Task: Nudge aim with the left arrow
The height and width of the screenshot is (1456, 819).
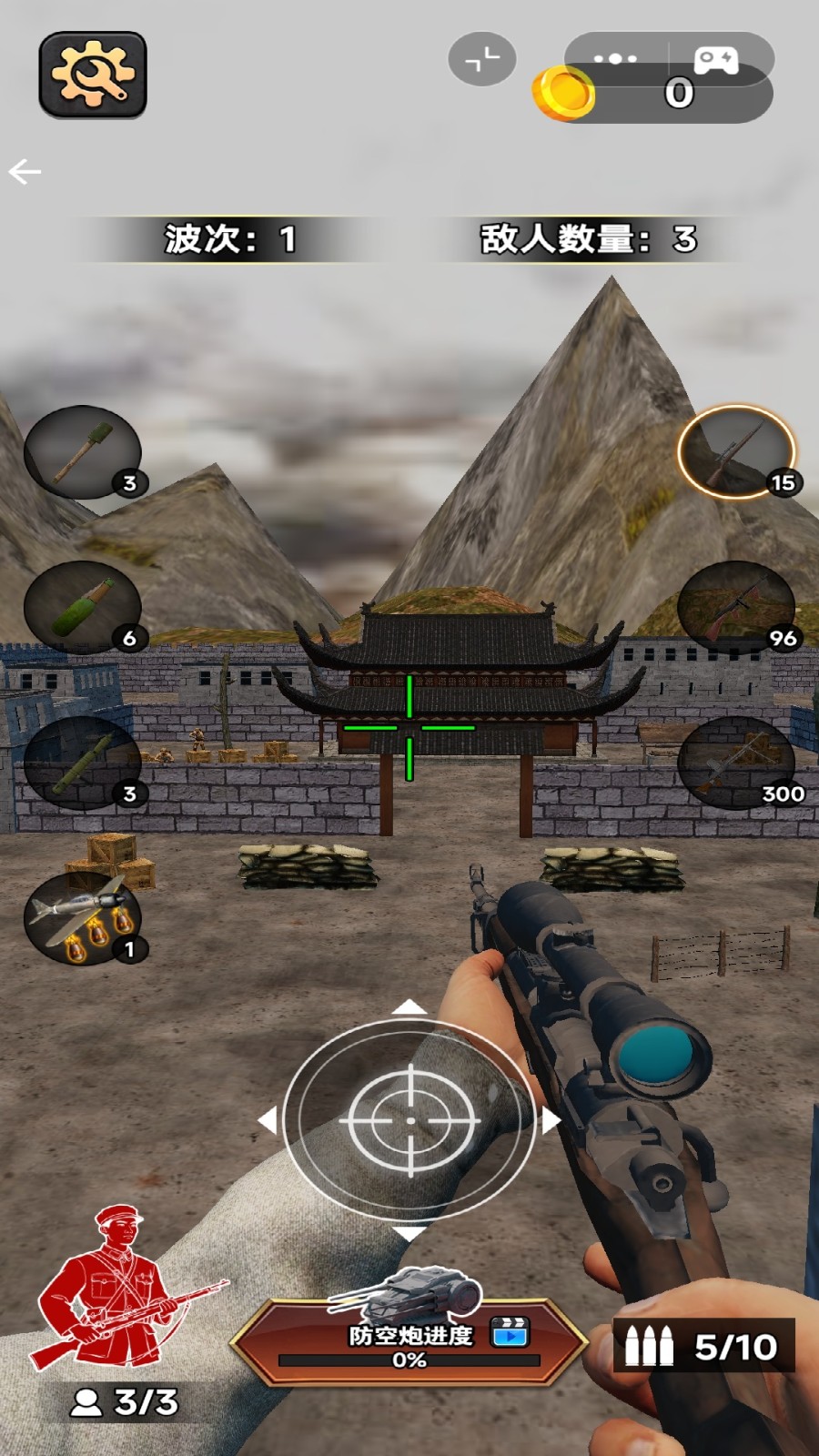Action: (x=268, y=1120)
